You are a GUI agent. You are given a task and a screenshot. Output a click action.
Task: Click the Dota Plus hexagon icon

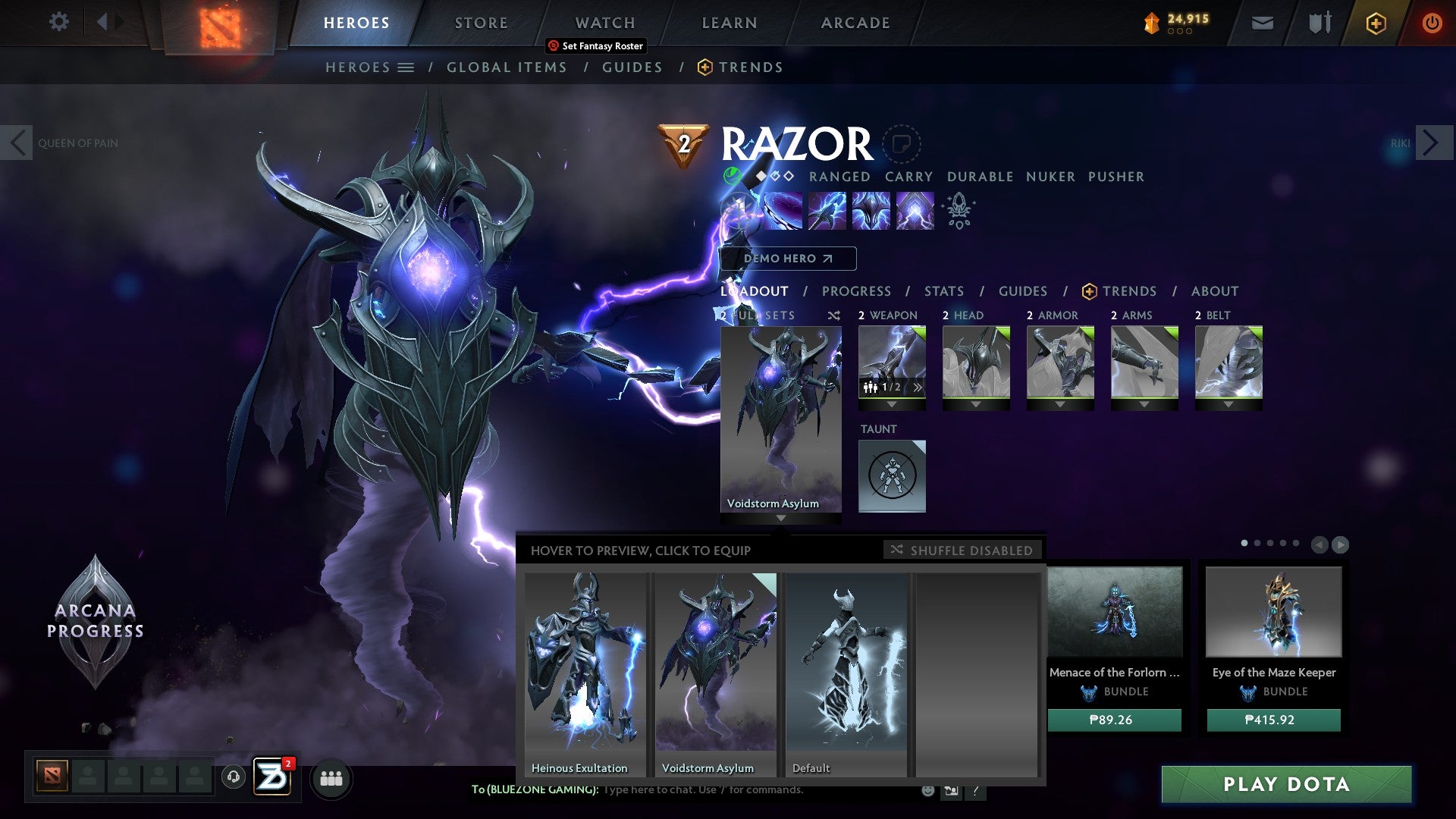click(1376, 23)
